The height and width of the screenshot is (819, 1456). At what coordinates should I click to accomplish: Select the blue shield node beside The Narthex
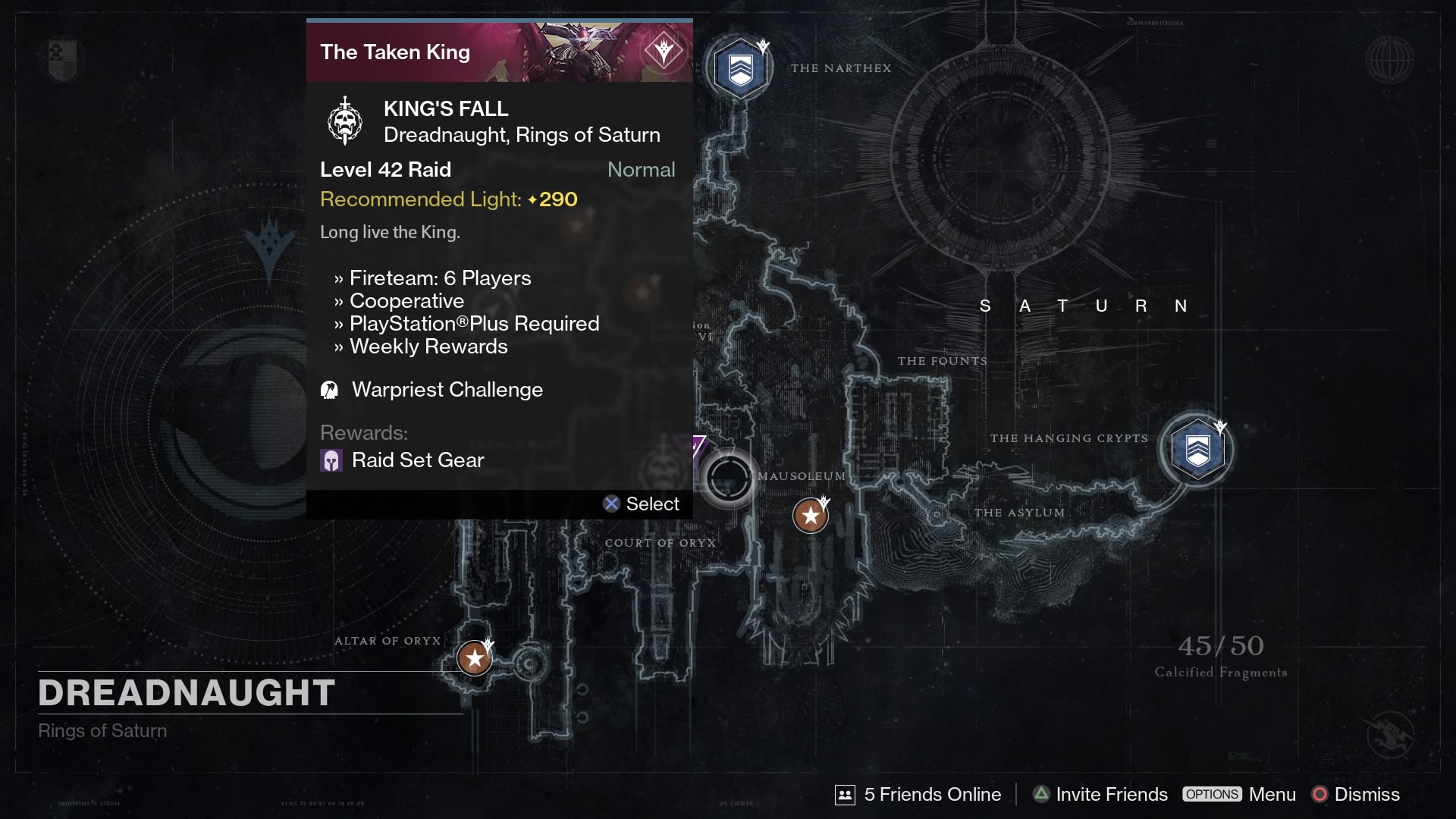740,69
